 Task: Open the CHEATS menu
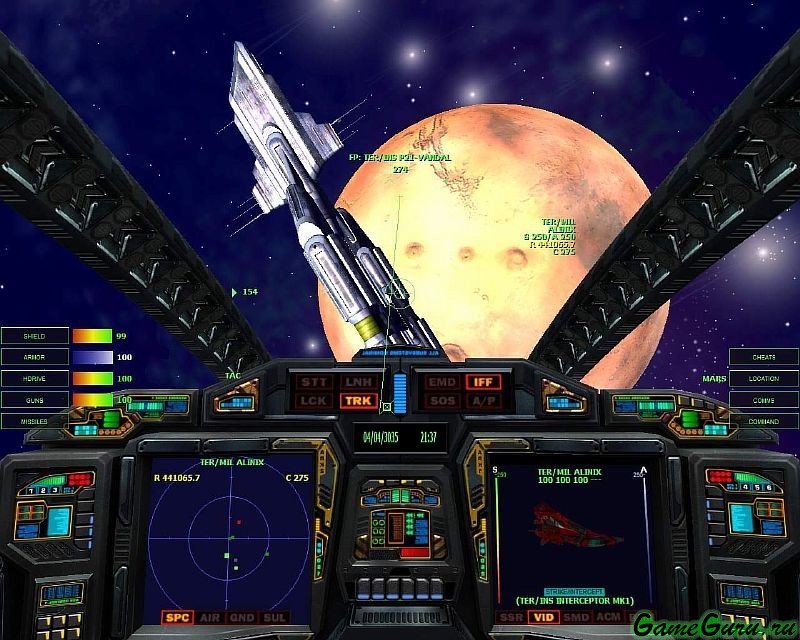pos(764,357)
